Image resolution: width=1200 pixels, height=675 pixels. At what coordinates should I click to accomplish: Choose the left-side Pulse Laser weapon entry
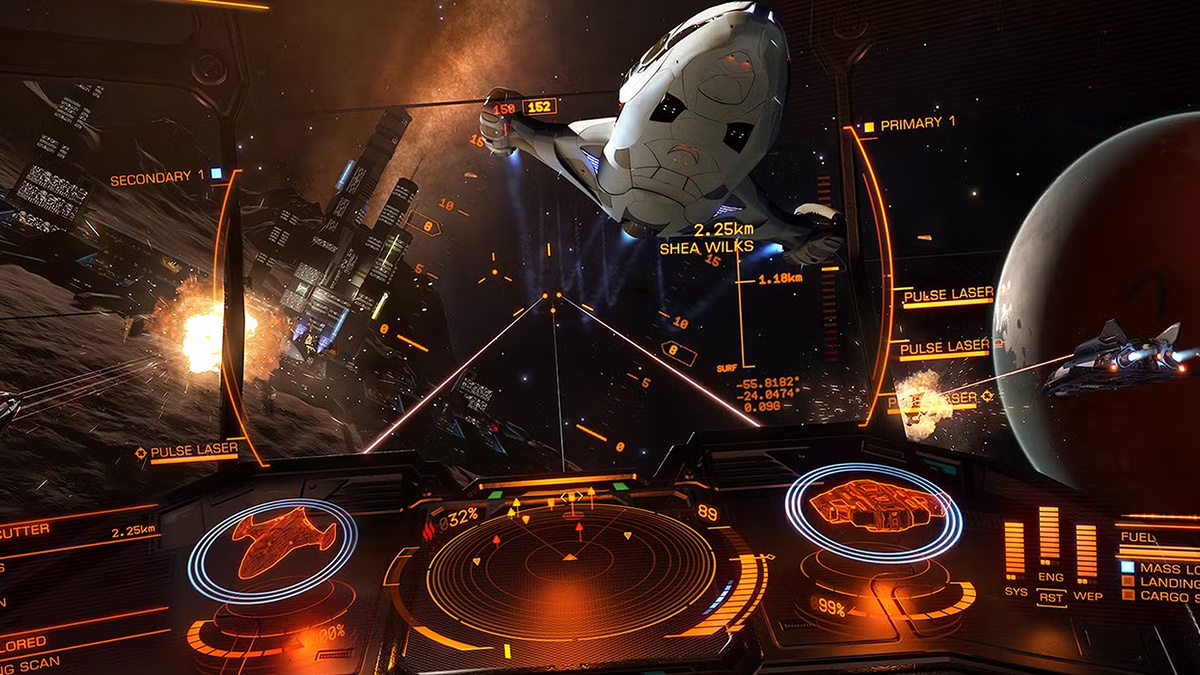tap(193, 453)
